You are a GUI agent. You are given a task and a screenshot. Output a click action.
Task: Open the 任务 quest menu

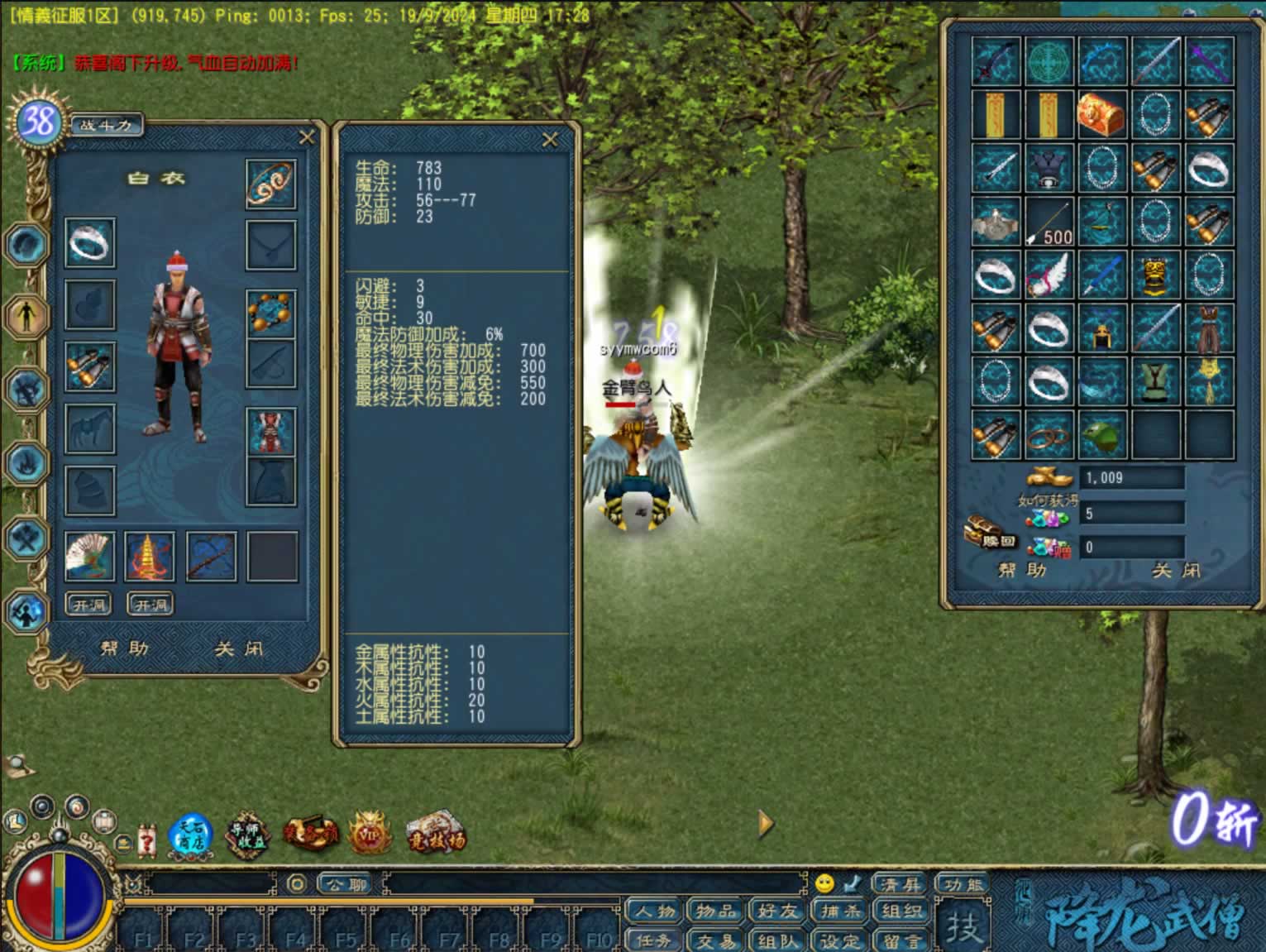click(654, 940)
